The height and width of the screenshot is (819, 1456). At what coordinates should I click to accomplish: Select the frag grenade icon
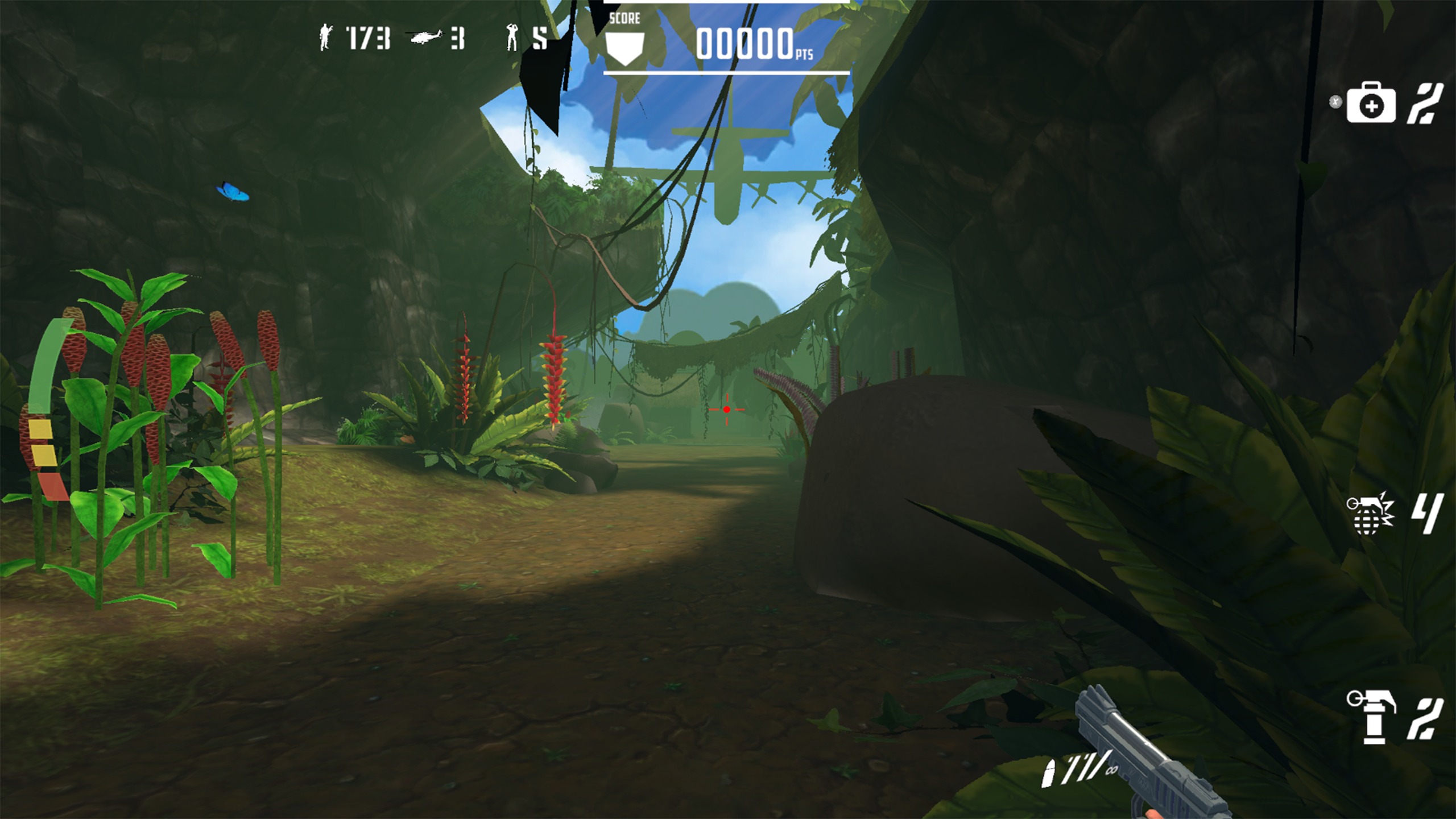click(x=1370, y=514)
